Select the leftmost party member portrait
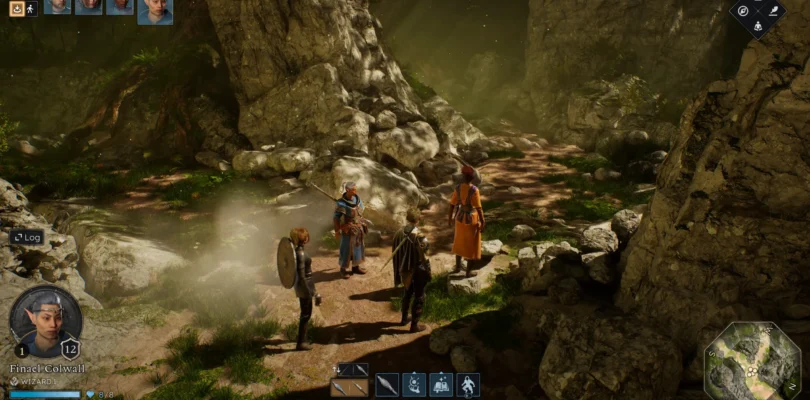The height and width of the screenshot is (400, 810). (x=57, y=6)
